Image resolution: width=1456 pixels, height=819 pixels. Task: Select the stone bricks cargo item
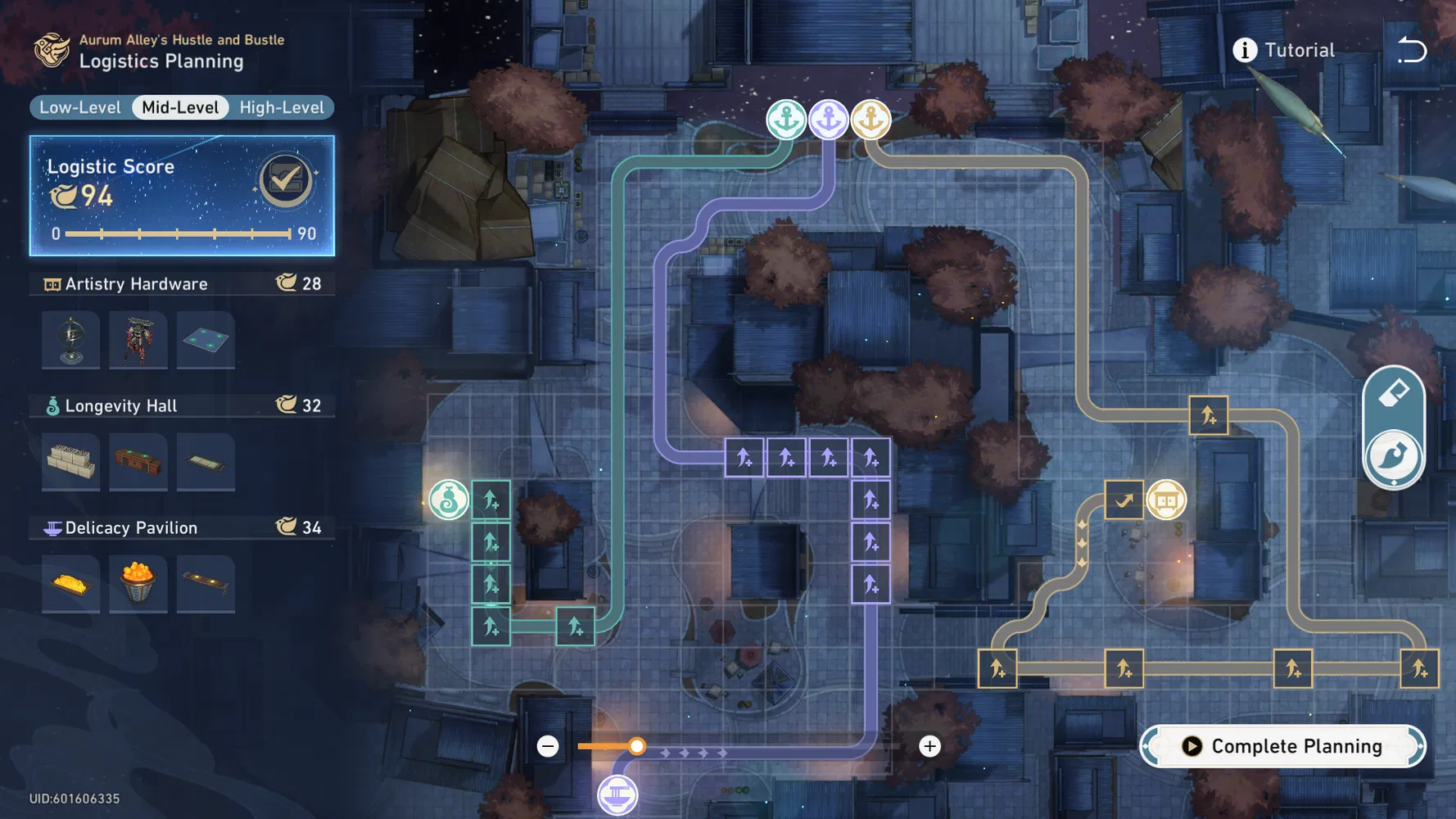click(x=71, y=462)
